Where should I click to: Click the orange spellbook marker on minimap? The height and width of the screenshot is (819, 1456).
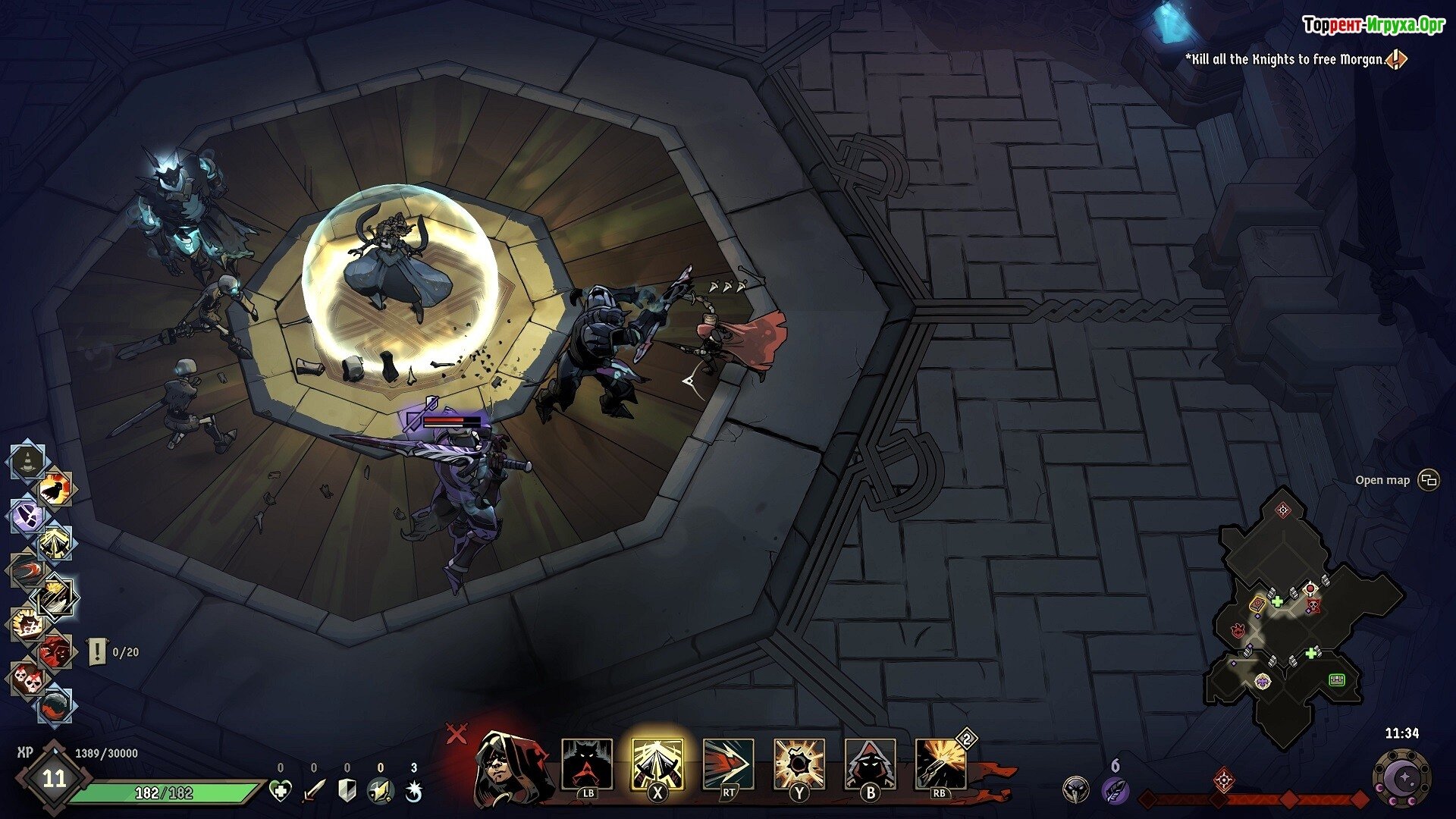[1257, 604]
